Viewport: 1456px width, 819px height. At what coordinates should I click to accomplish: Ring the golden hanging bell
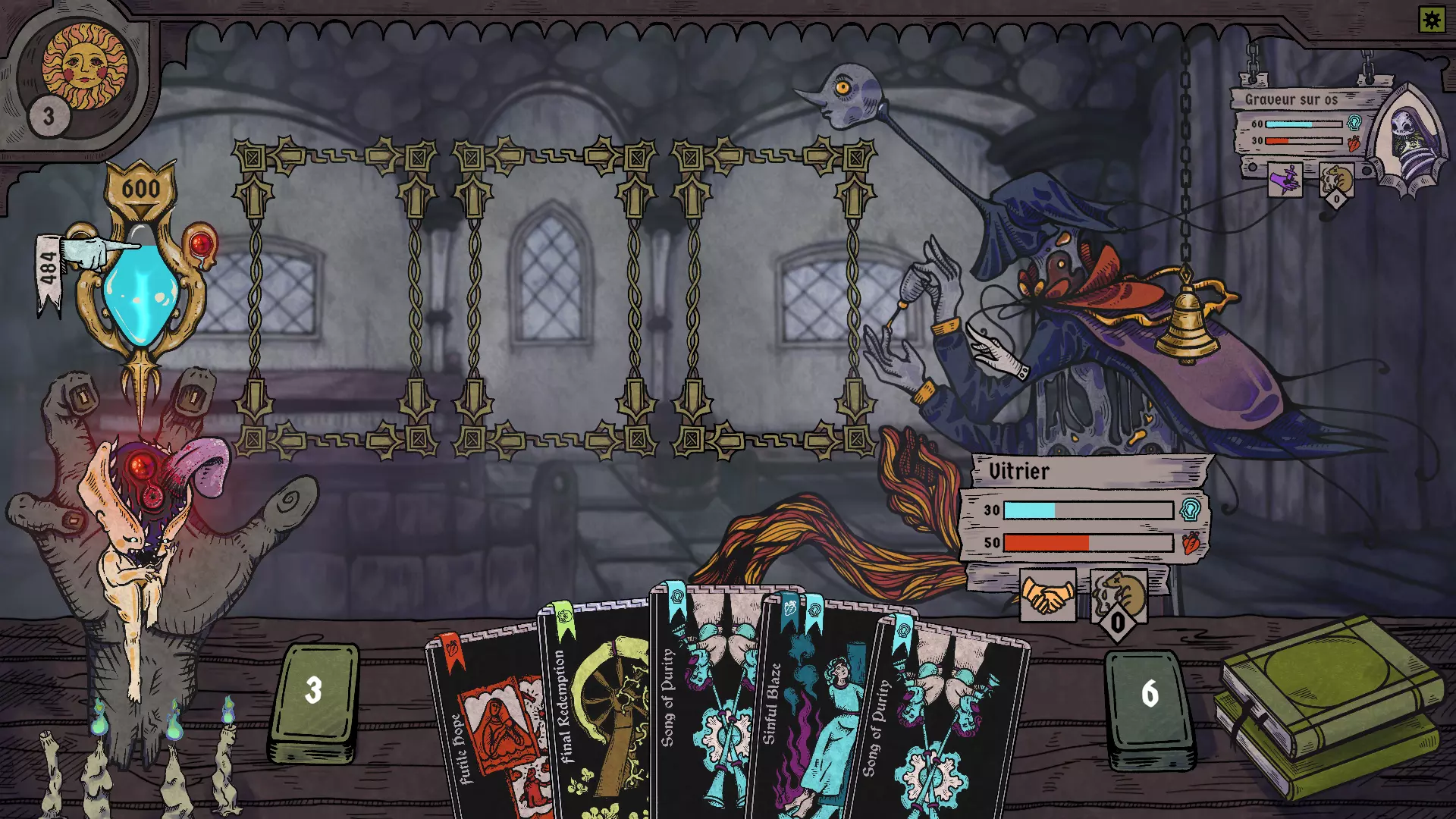(x=1187, y=322)
